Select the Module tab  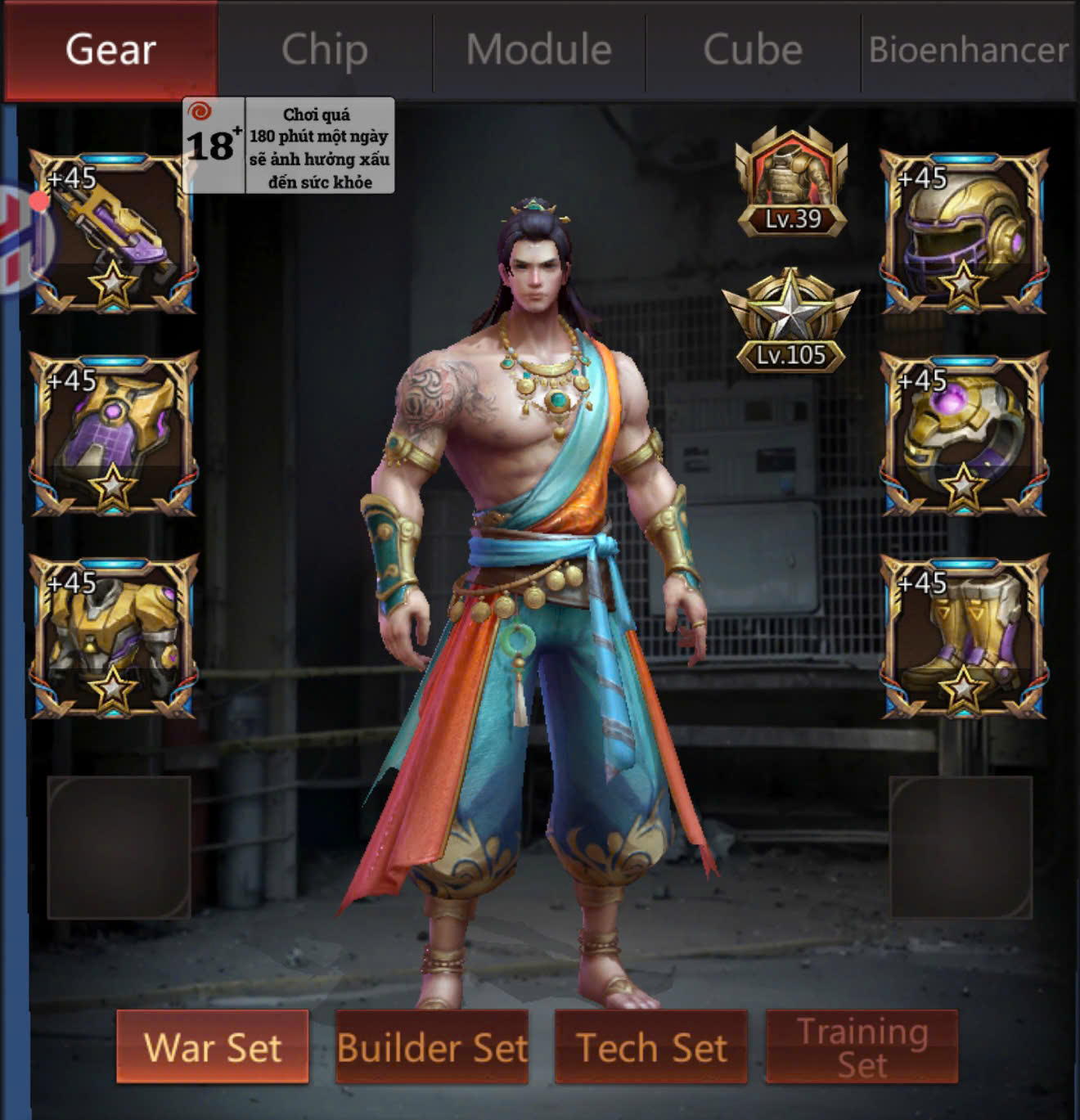(539, 50)
